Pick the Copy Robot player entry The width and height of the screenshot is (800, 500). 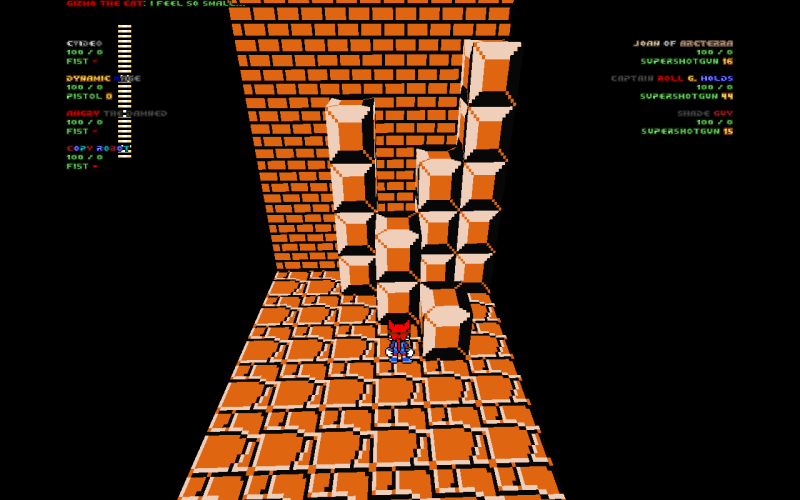[x=97, y=149]
